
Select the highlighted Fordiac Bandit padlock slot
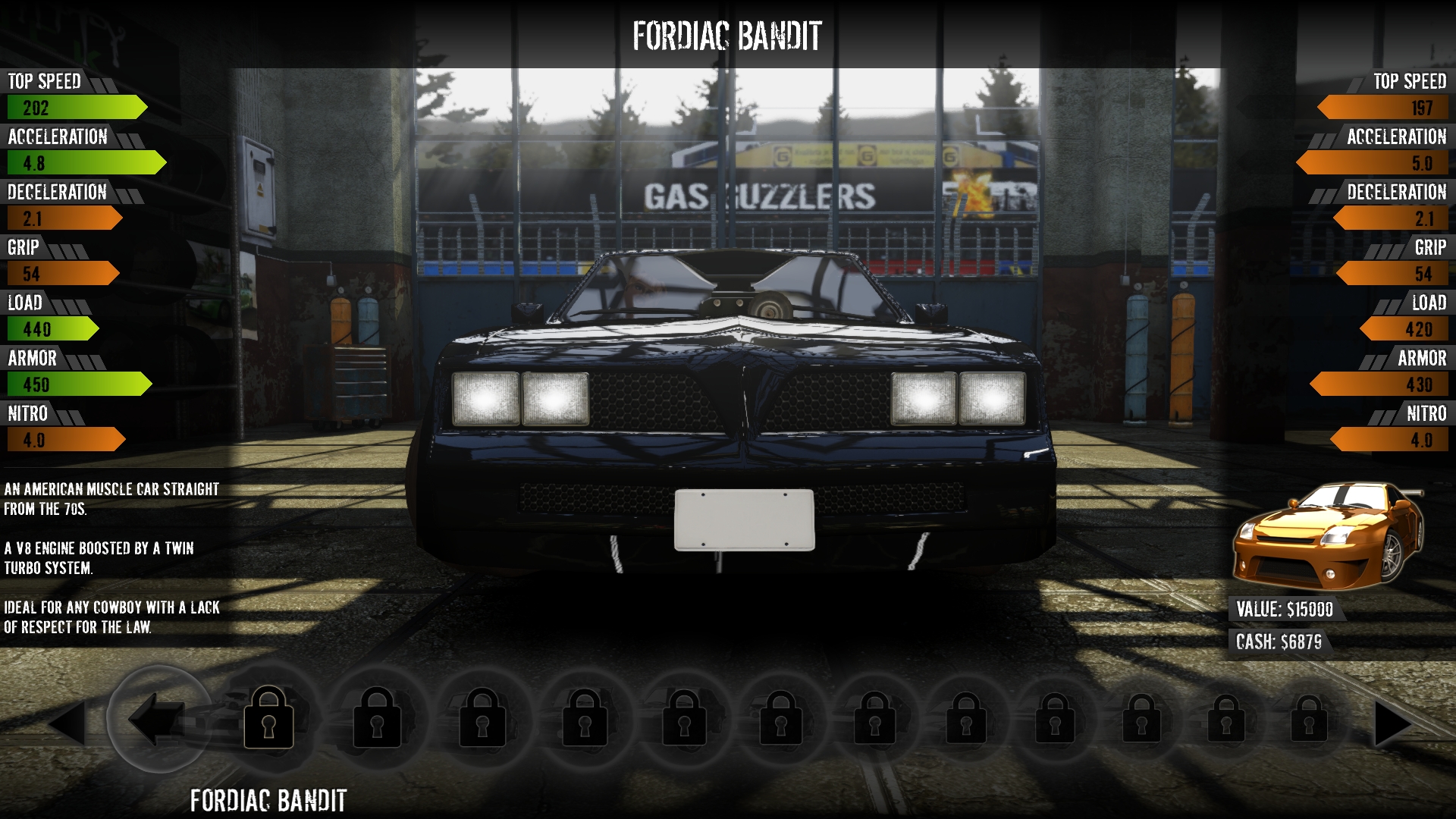coord(268,718)
